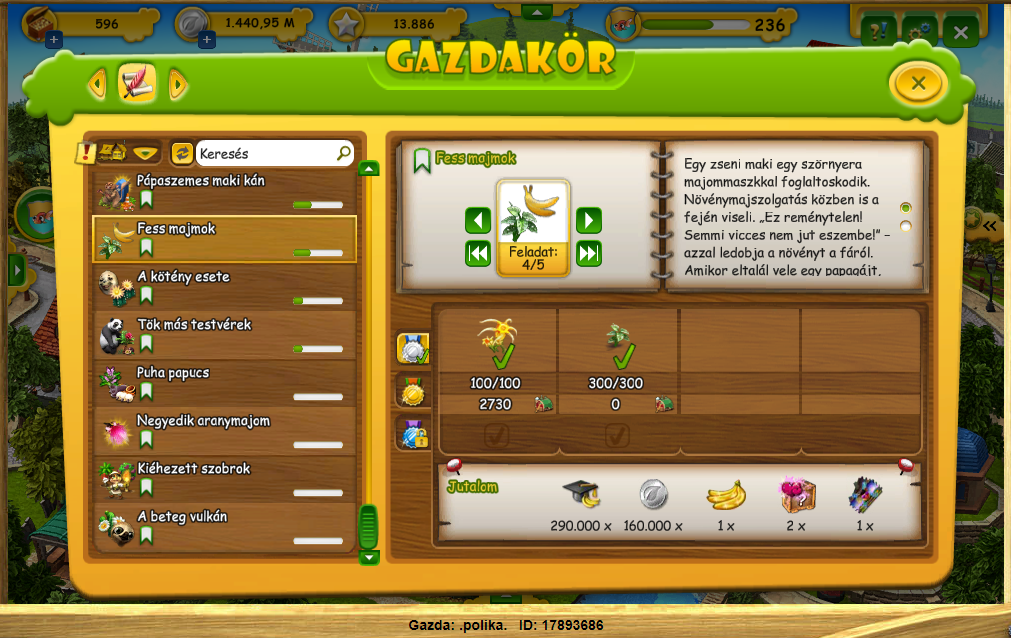Image resolution: width=1011 pixels, height=638 pixels.
Task: Close the game with the top-right X
Action: pos(960,33)
